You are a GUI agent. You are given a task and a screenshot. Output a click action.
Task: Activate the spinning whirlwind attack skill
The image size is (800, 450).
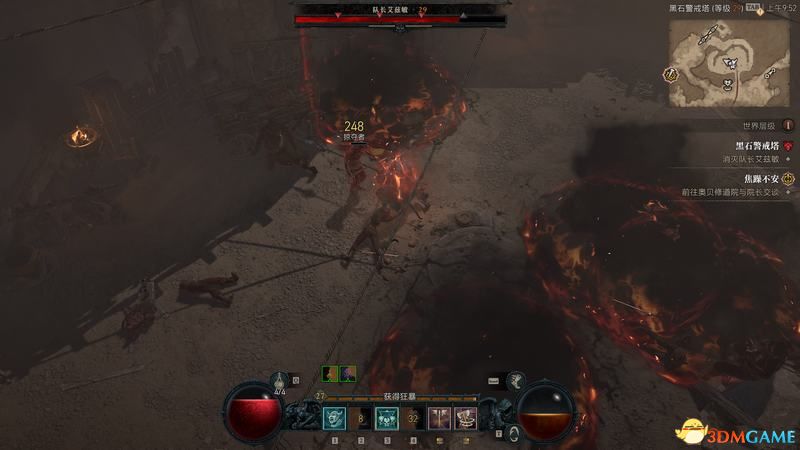point(465,419)
